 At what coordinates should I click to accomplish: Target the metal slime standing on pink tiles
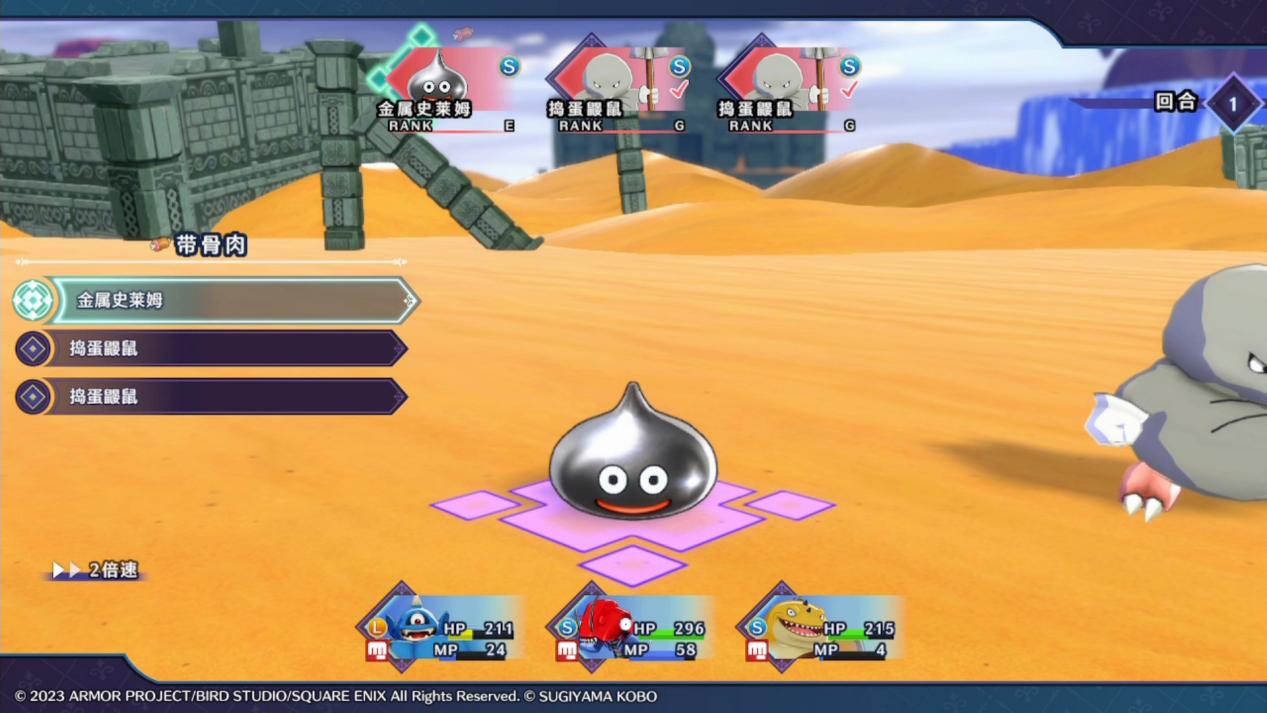point(631,462)
